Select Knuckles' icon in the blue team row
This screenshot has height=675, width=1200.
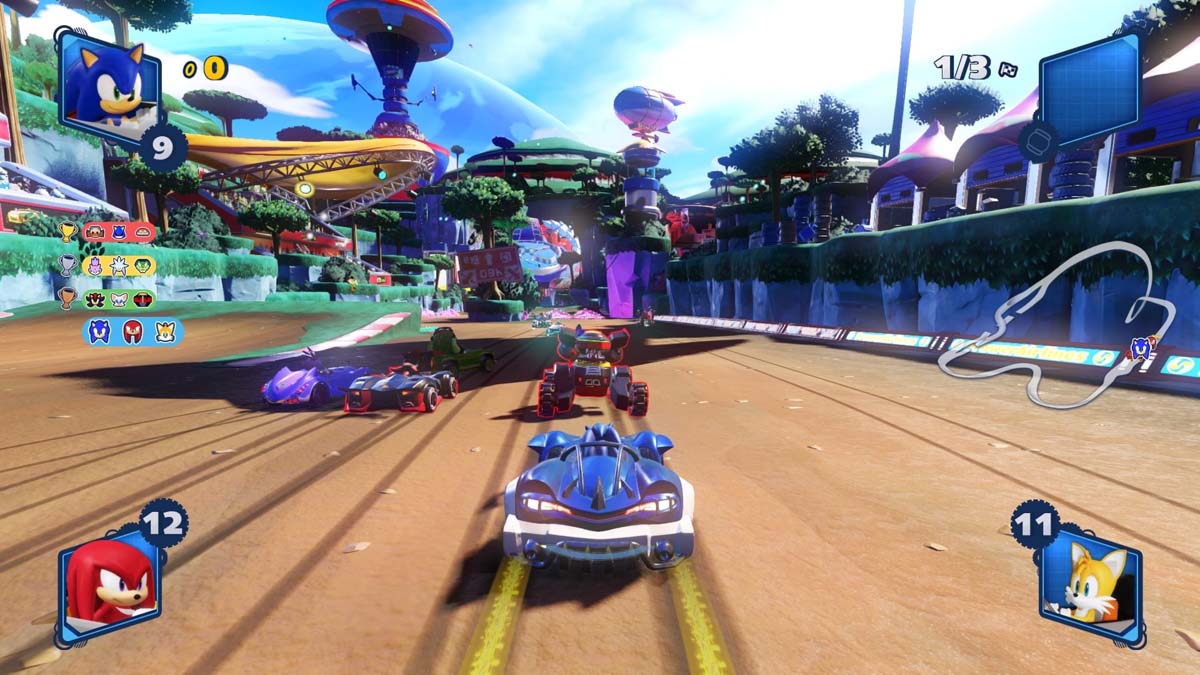click(x=133, y=332)
